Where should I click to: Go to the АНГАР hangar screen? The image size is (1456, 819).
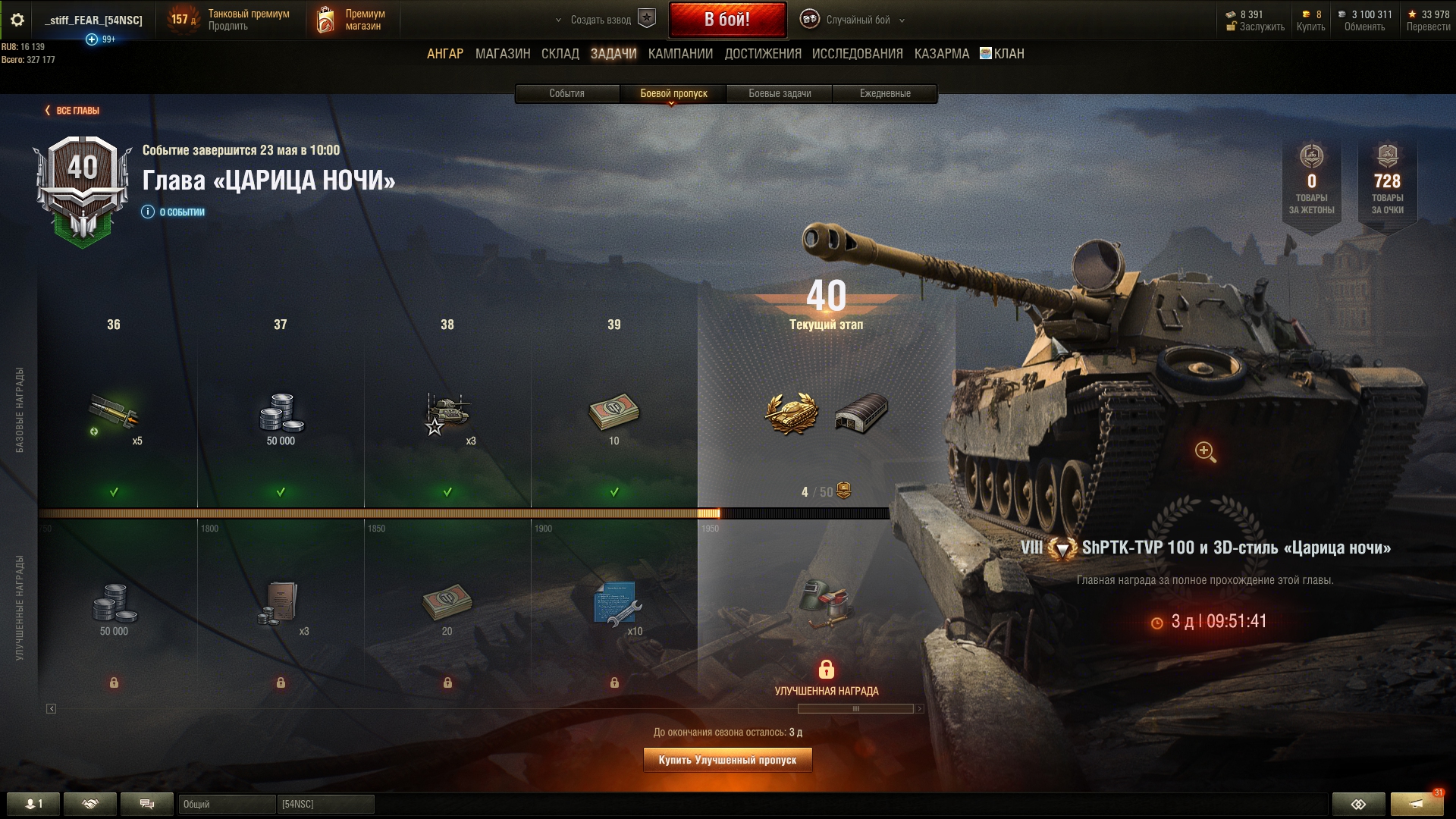(x=444, y=54)
